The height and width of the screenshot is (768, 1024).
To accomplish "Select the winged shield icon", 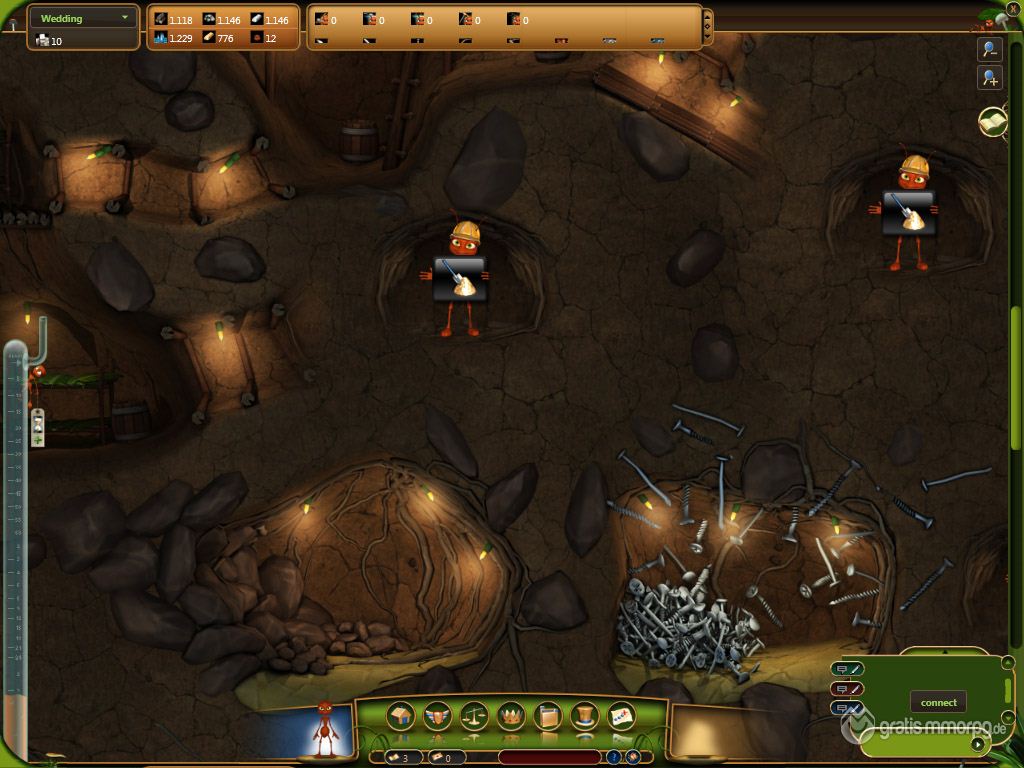I will (438, 716).
